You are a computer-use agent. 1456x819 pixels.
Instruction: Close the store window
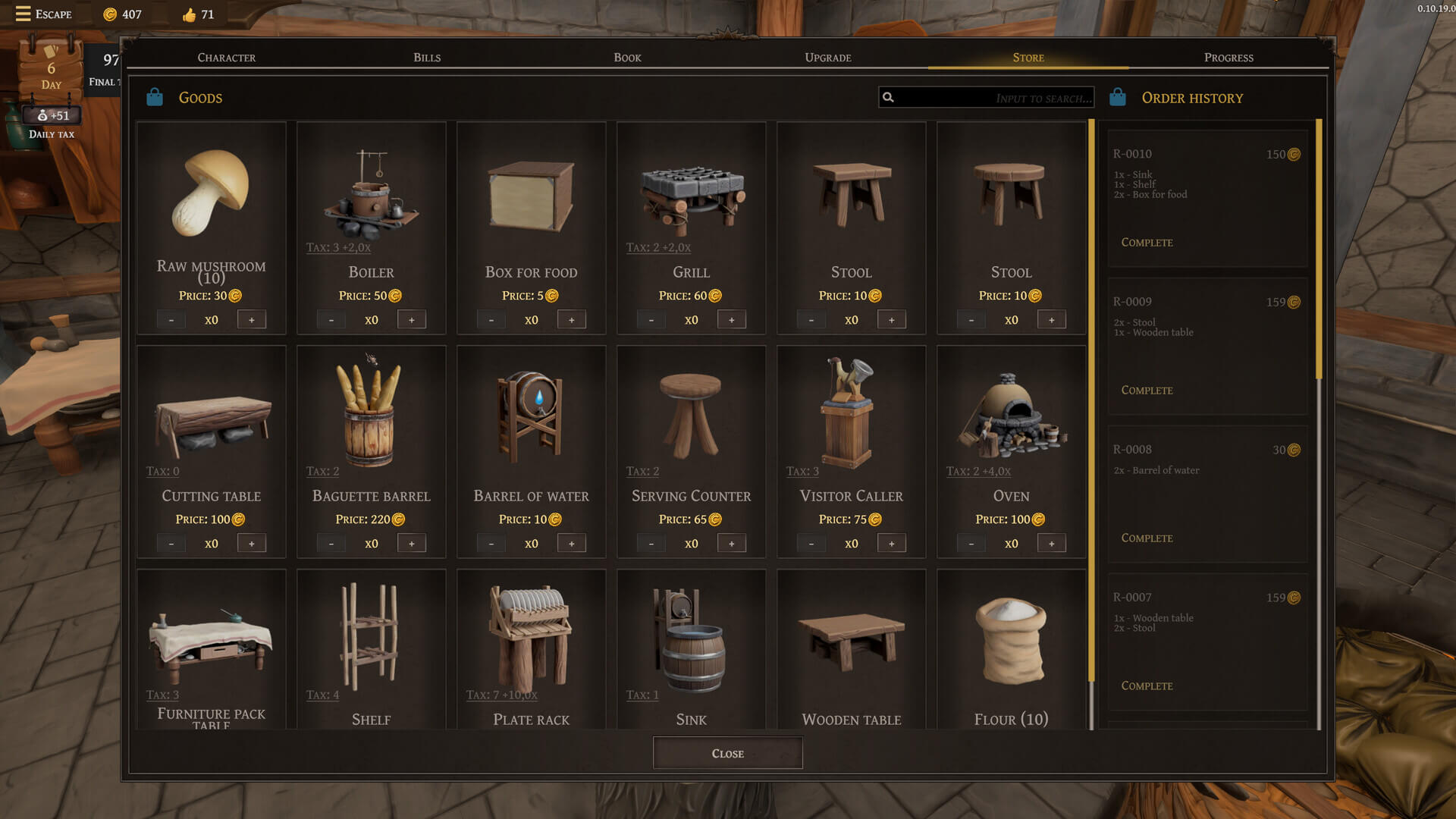[727, 753]
